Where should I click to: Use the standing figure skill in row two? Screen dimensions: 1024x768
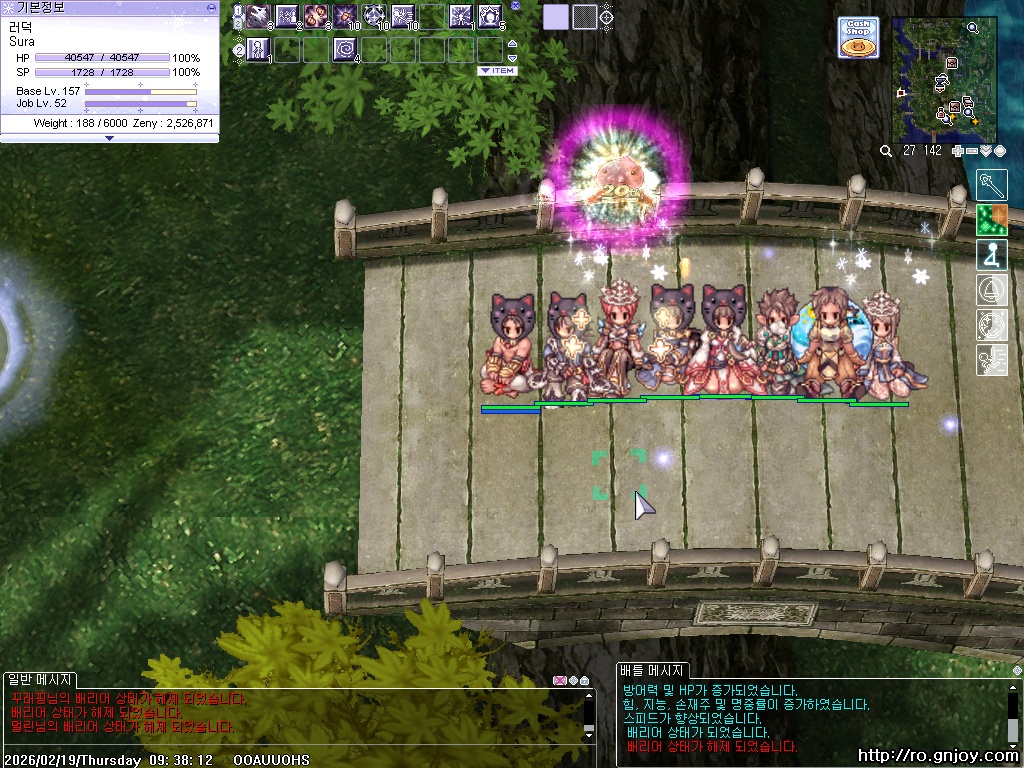258,48
